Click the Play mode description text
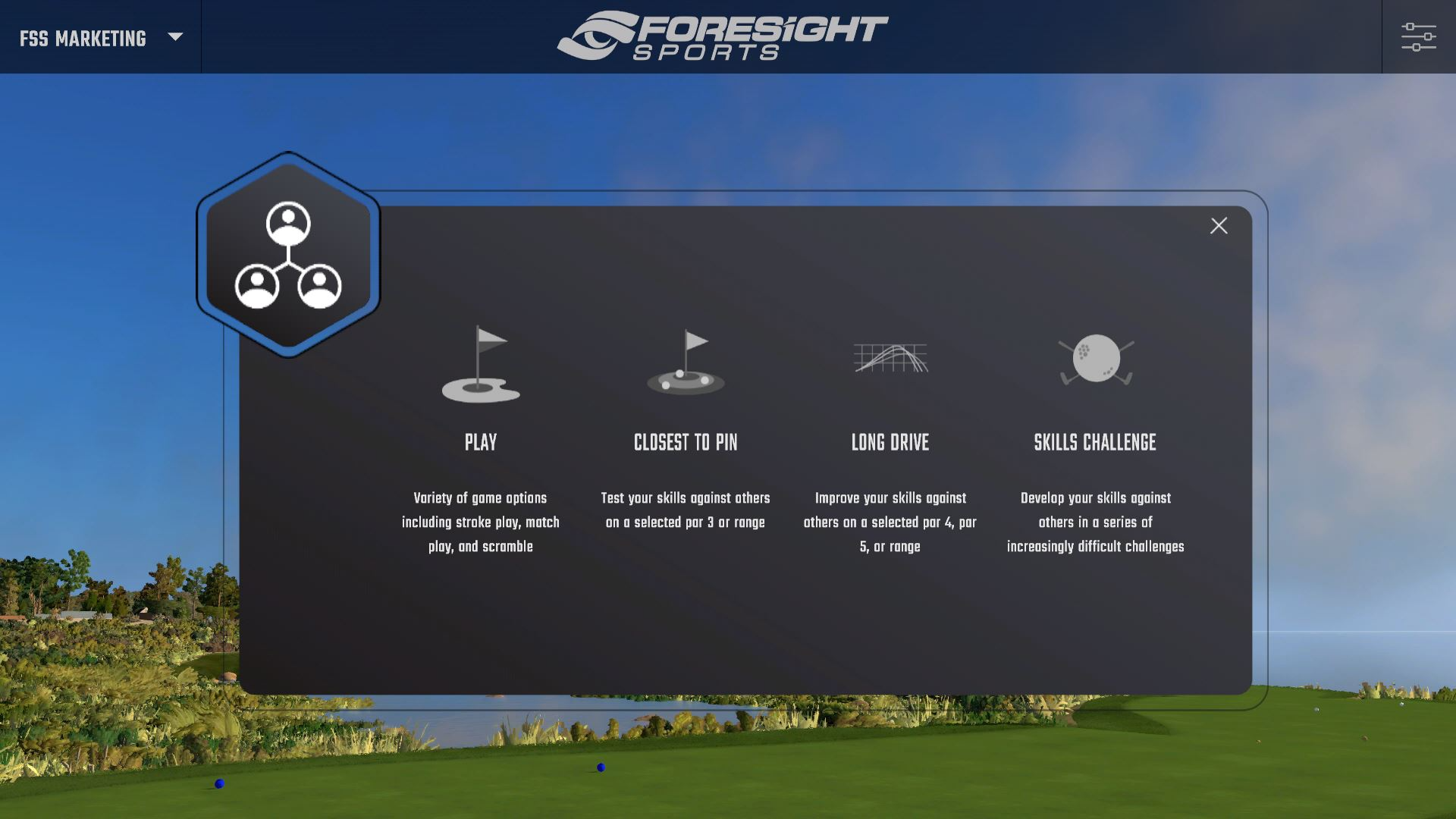The height and width of the screenshot is (819, 1456). (480, 521)
